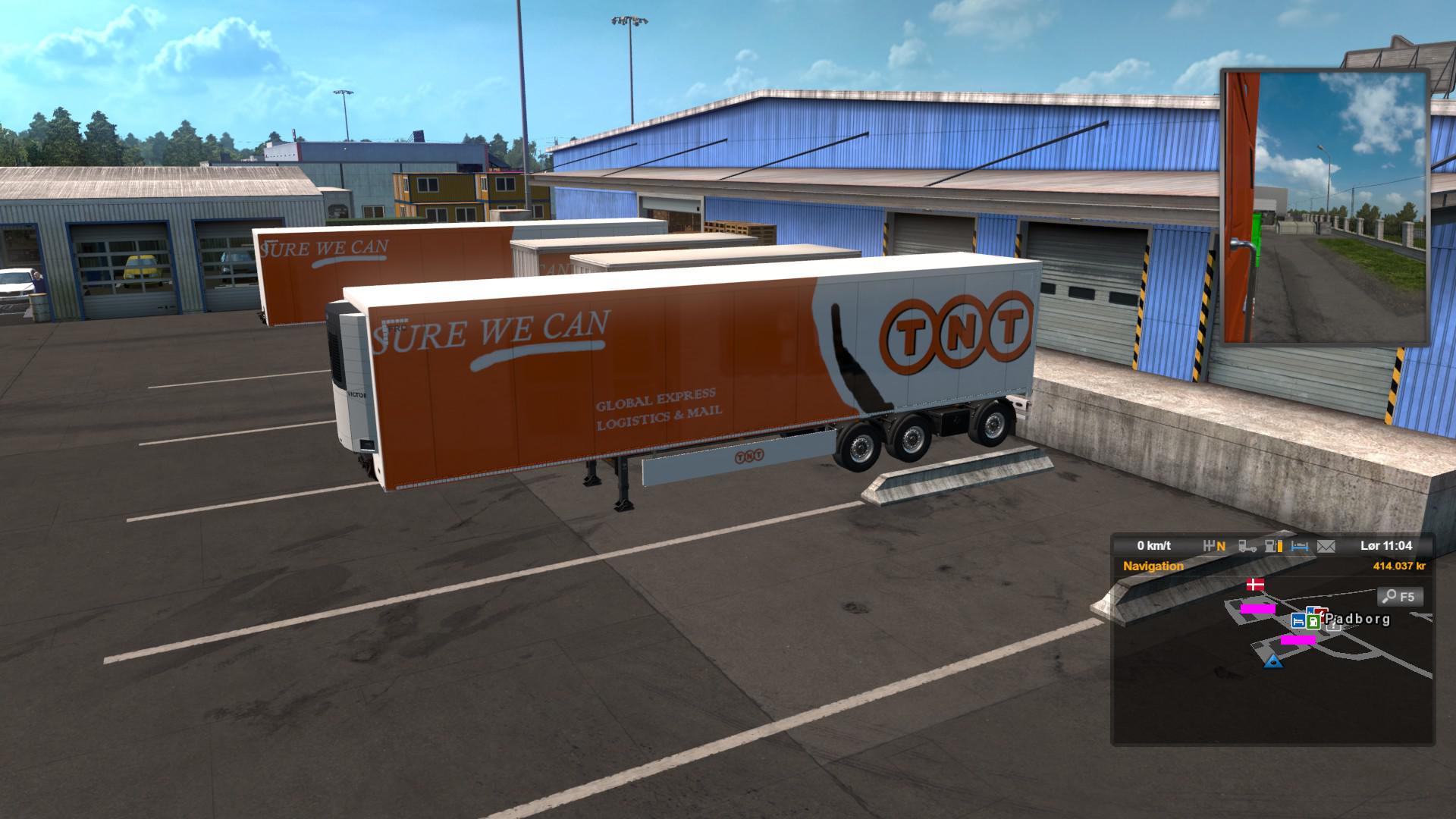Click the gearbox indicator icon
Image resolution: width=1456 pixels, height=819 pixels.
pos(1214,545)
